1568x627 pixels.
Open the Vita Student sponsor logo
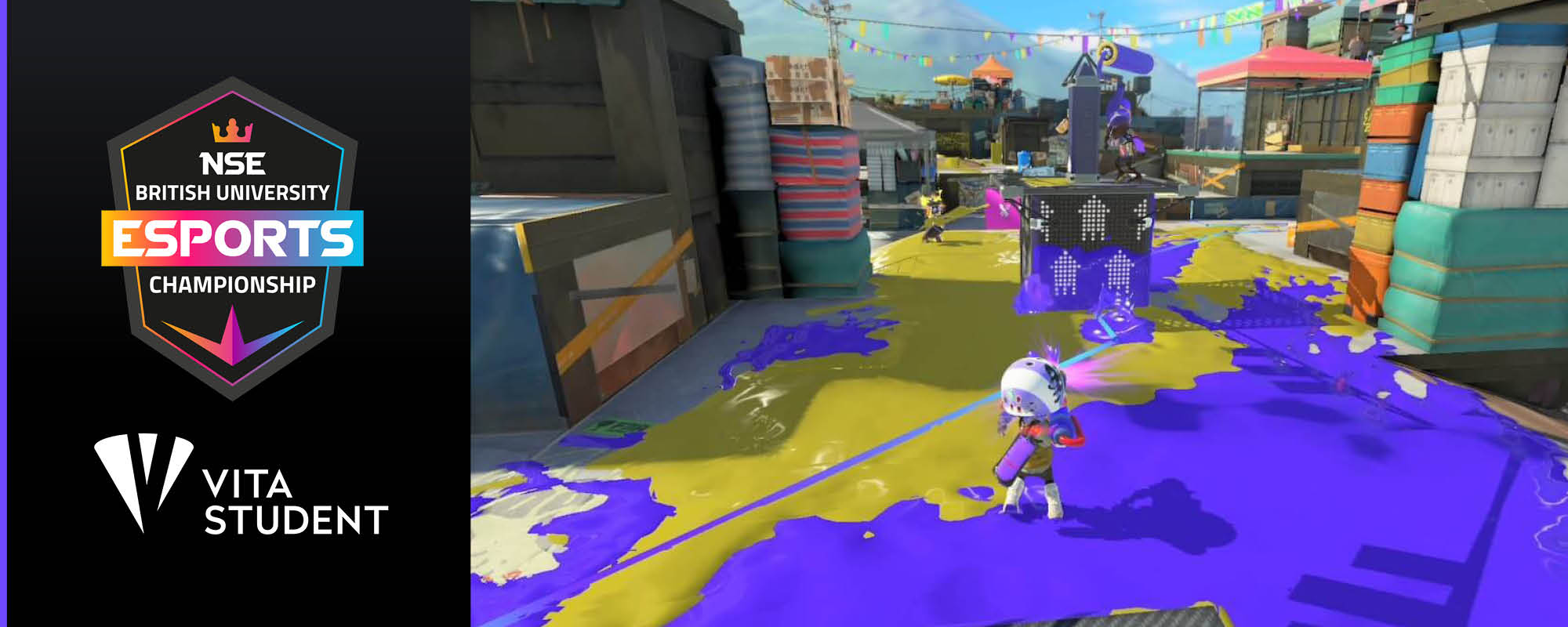click(241, 486)
